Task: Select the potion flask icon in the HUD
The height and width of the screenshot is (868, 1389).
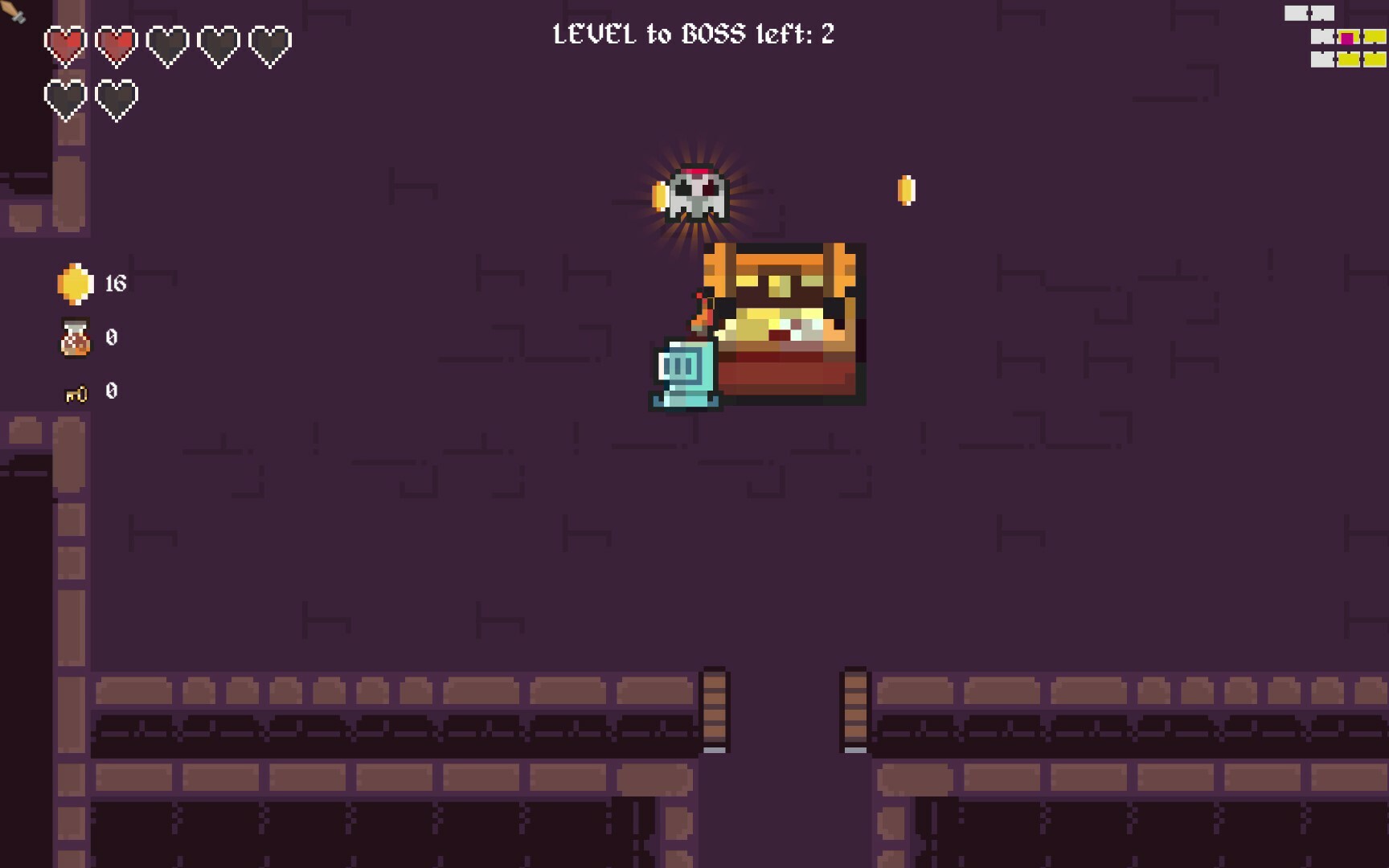Action: pos(74,337)
